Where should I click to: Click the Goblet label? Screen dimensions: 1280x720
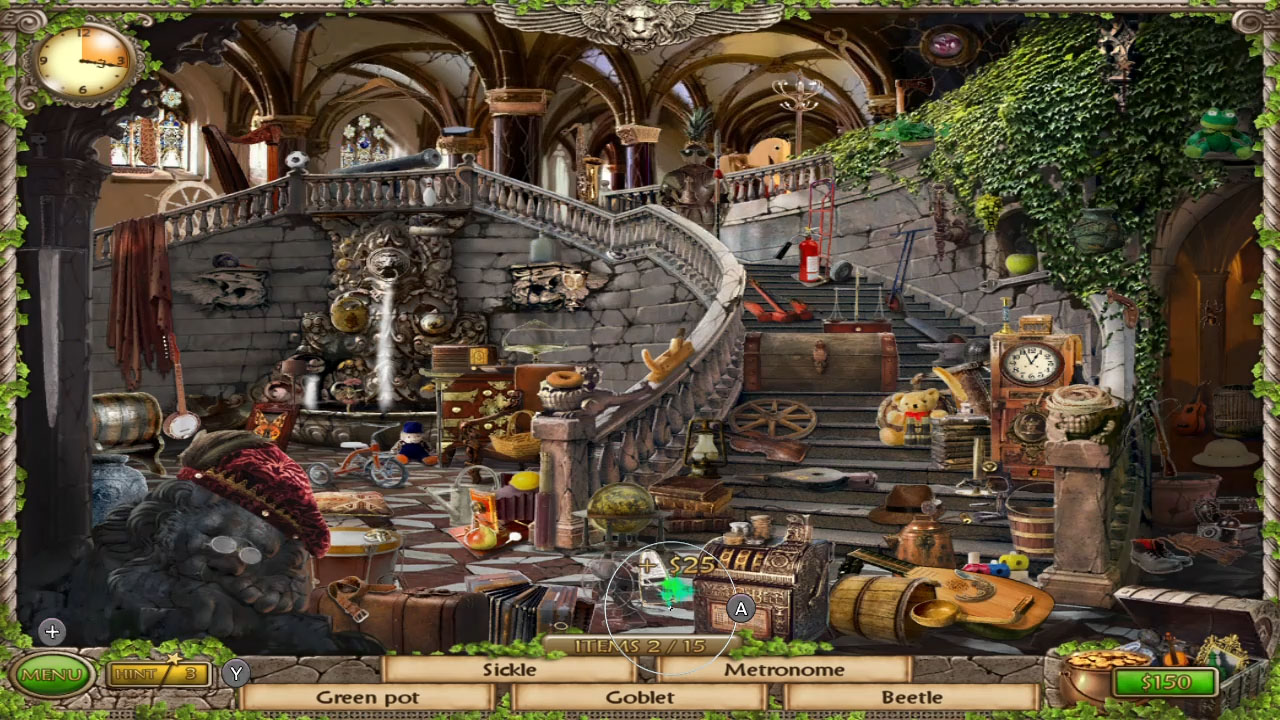click(644, 696)
